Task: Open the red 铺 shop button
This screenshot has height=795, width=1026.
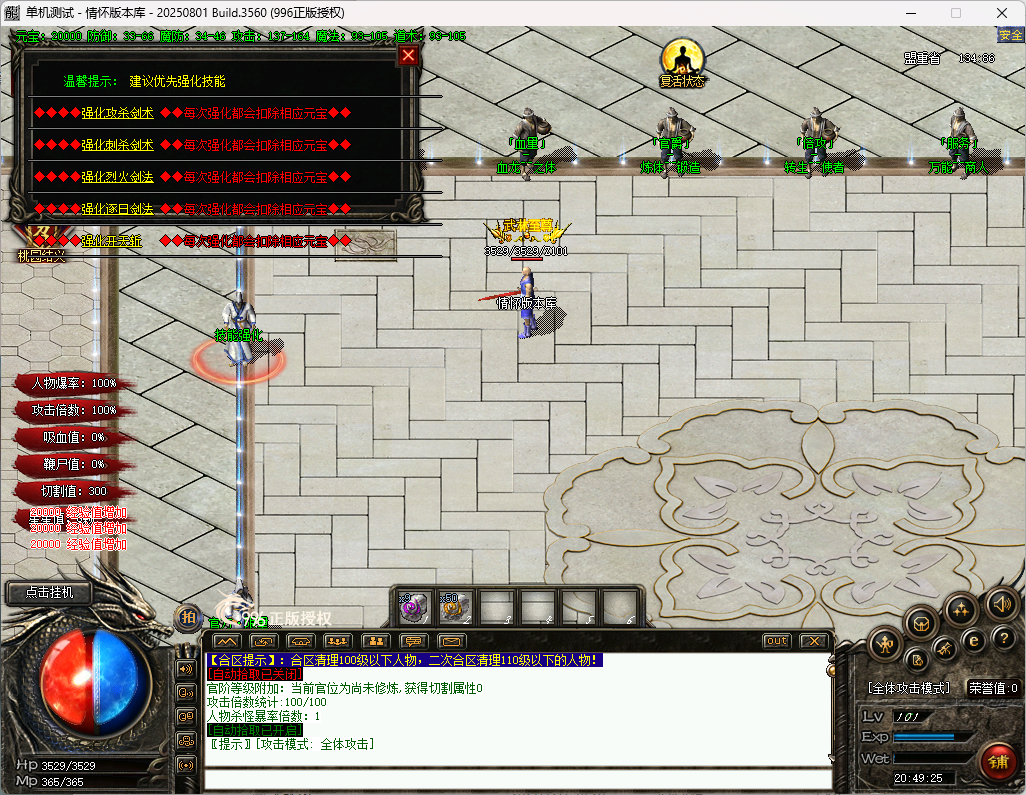Action: (x=997, y=760)
